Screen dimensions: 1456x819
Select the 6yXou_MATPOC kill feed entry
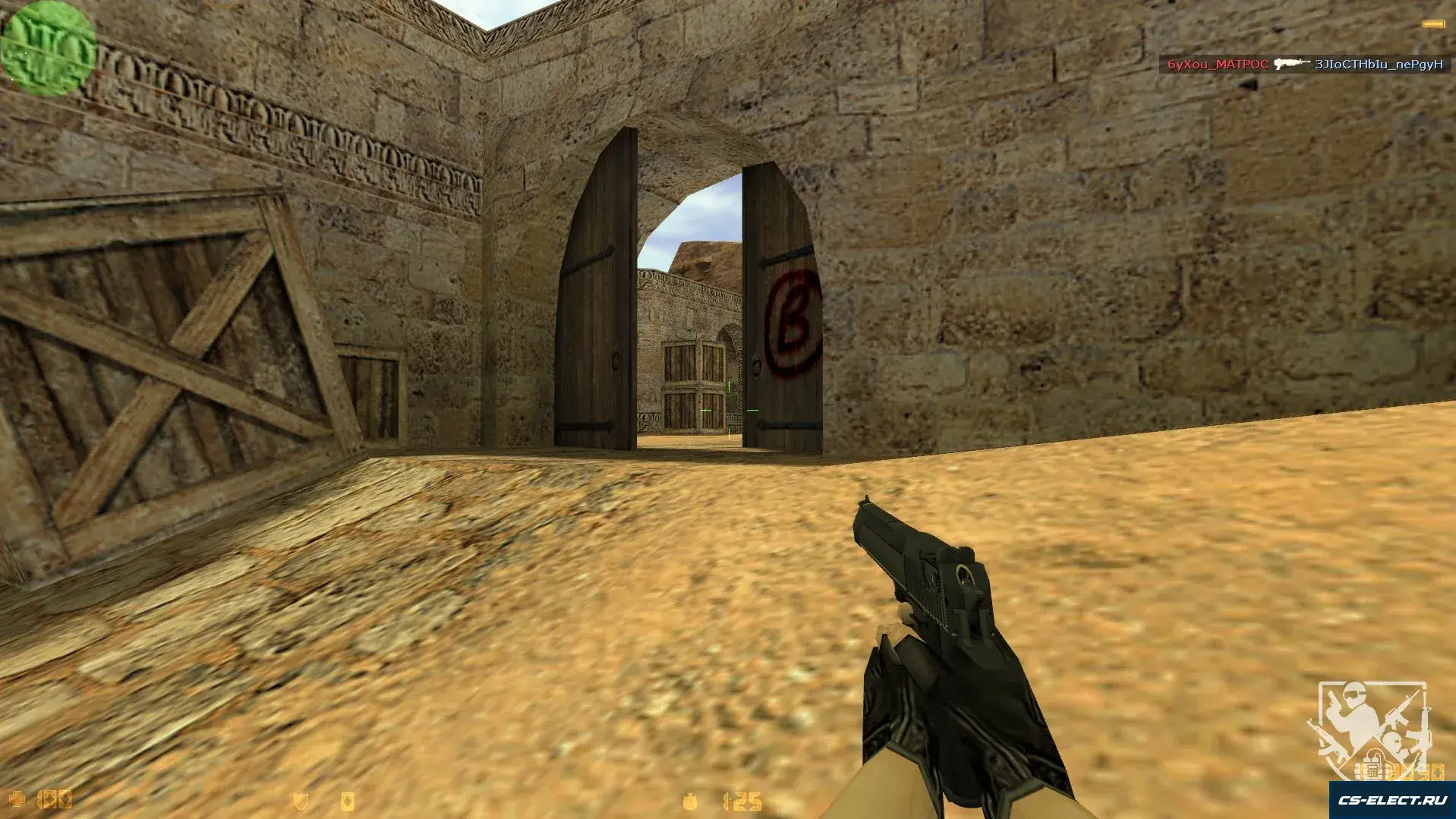1218,65
